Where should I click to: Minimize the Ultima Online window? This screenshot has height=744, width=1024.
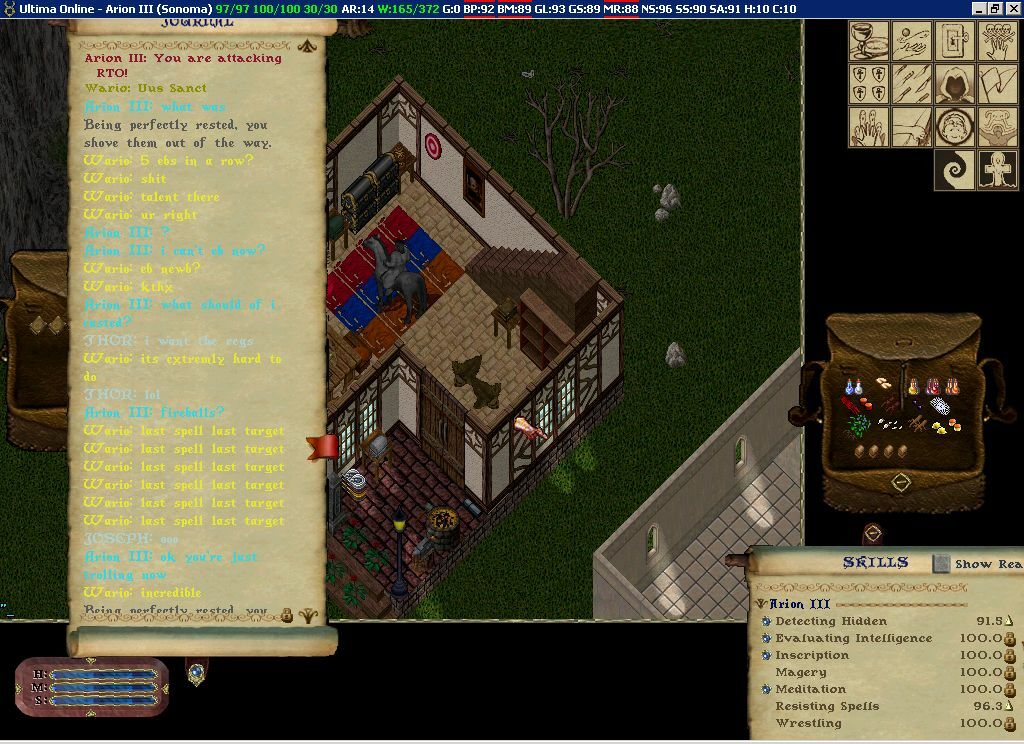pyautogui.click(x=979, y=8)
